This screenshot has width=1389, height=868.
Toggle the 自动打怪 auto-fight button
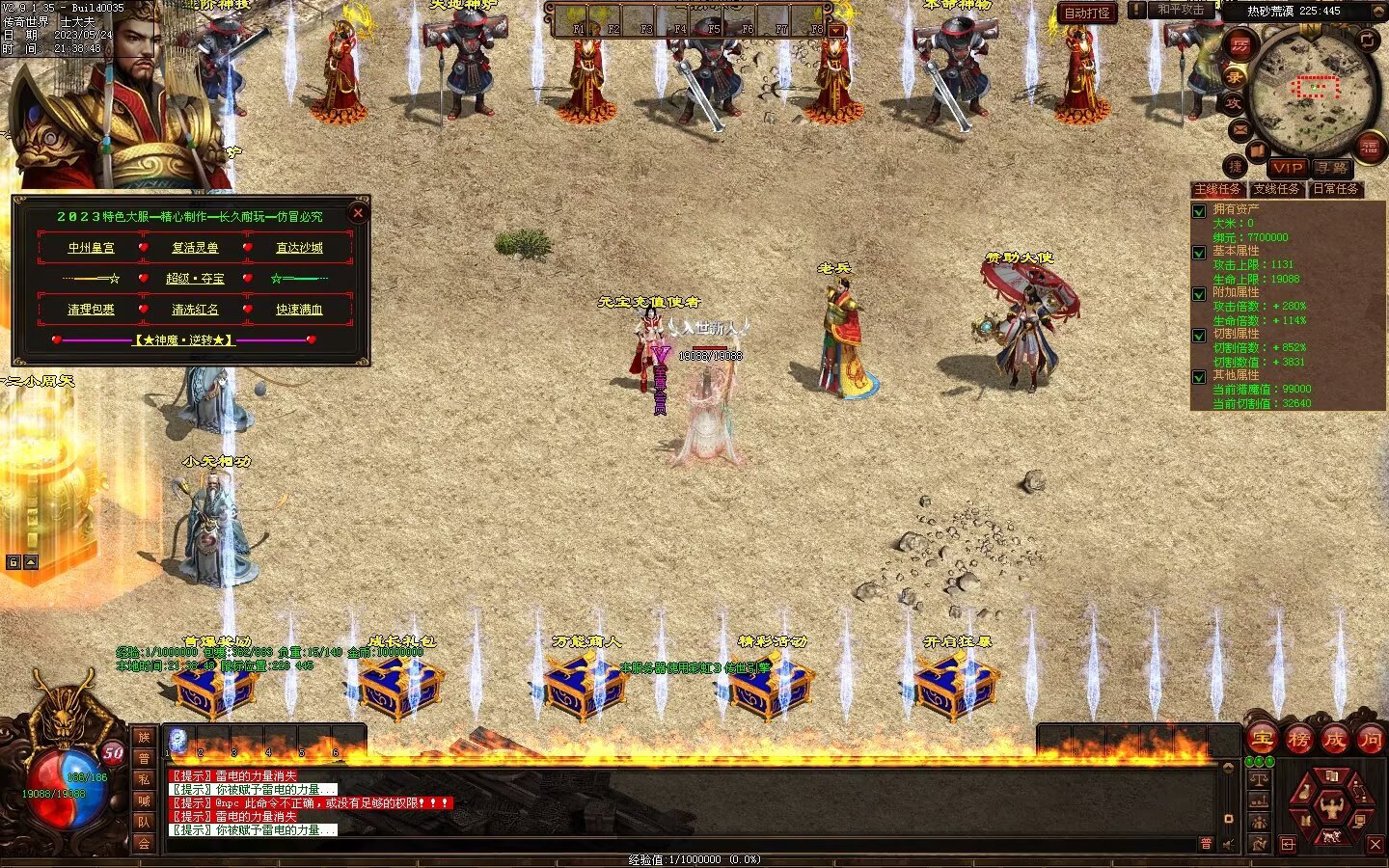pyautogui.click(x=1087, y=13)
